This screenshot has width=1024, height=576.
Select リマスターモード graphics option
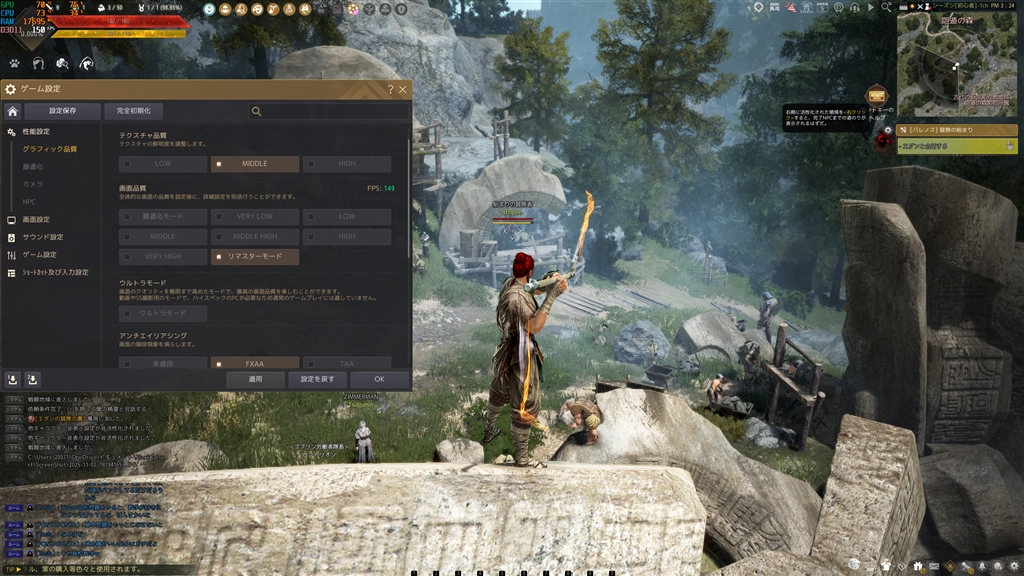coord(254,257)
